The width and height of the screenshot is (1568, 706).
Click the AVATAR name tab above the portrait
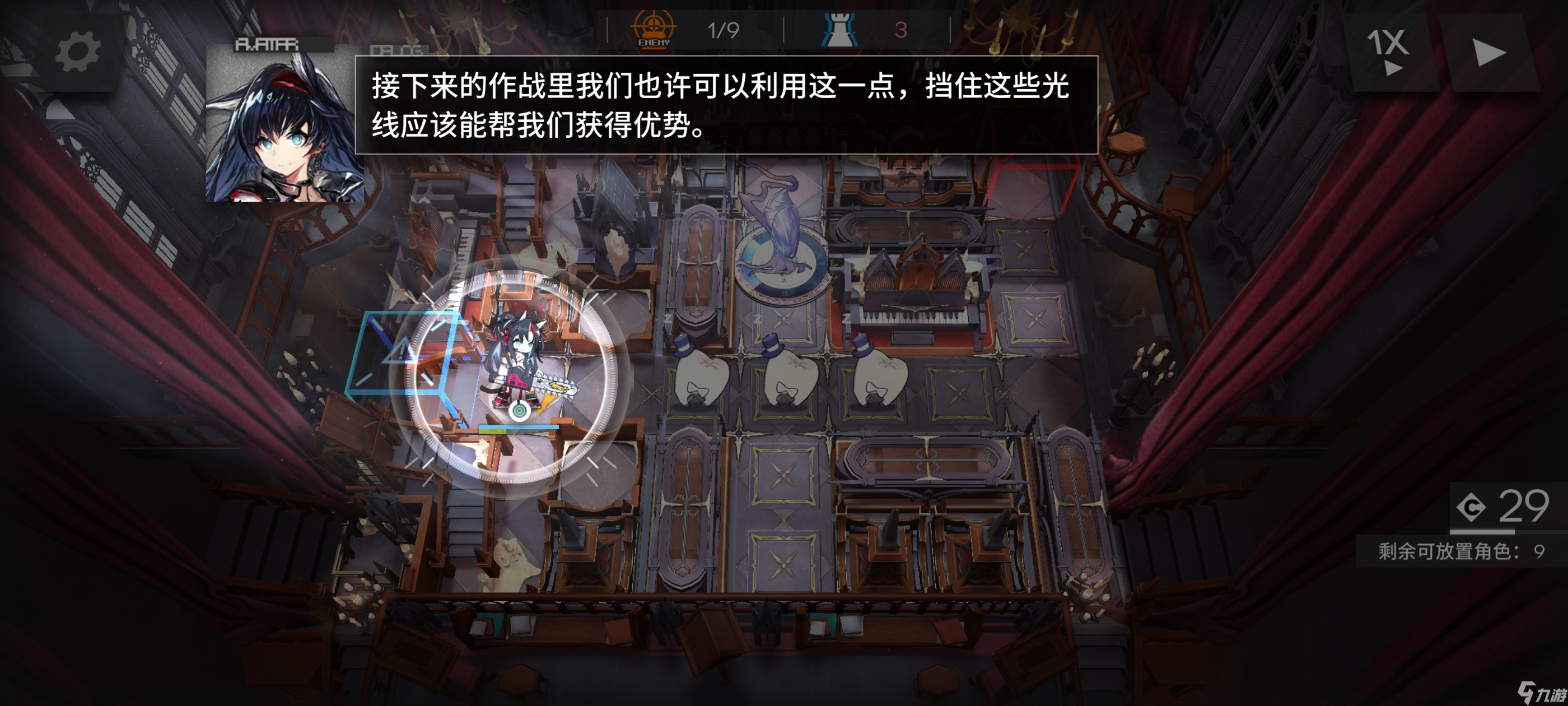point(268,44)
